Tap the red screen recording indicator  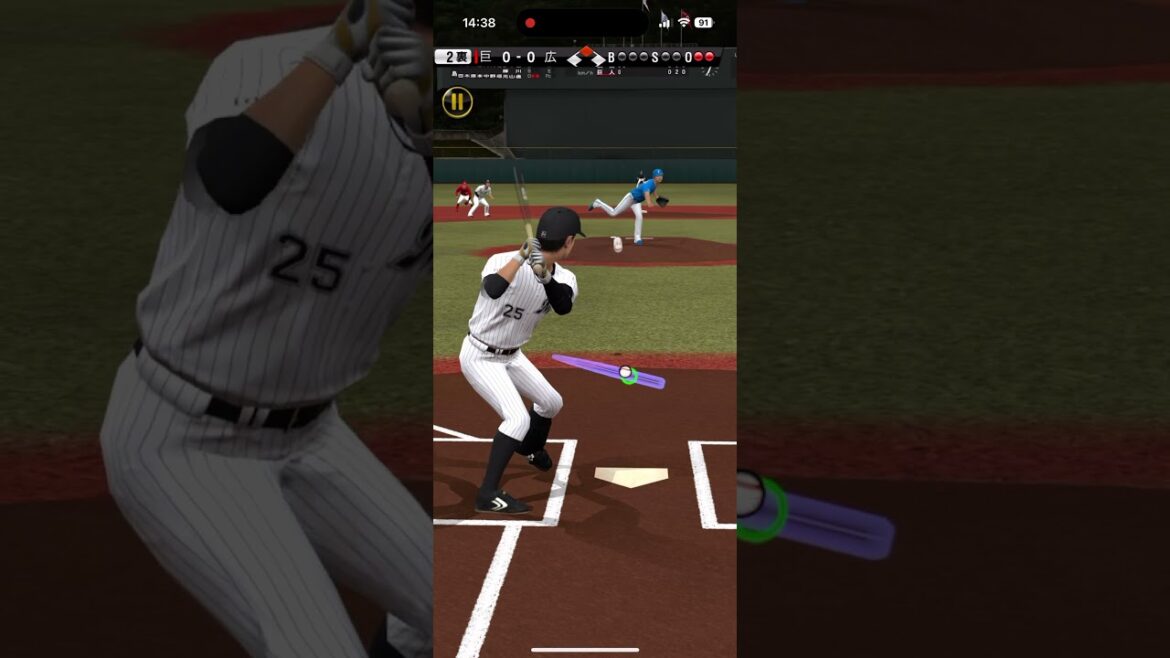(530, 23)
